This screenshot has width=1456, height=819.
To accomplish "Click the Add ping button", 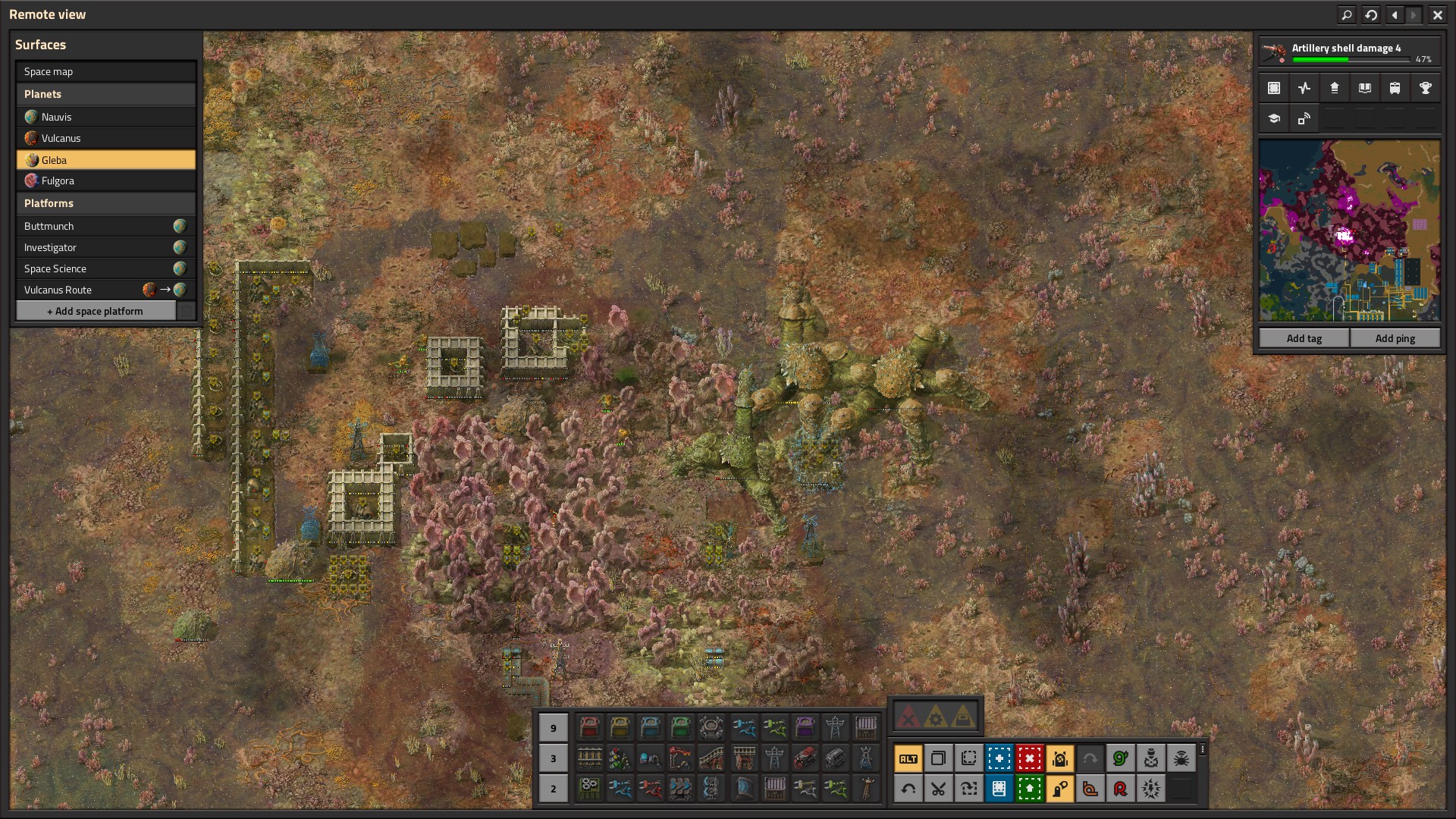I will click(1395, 338).
